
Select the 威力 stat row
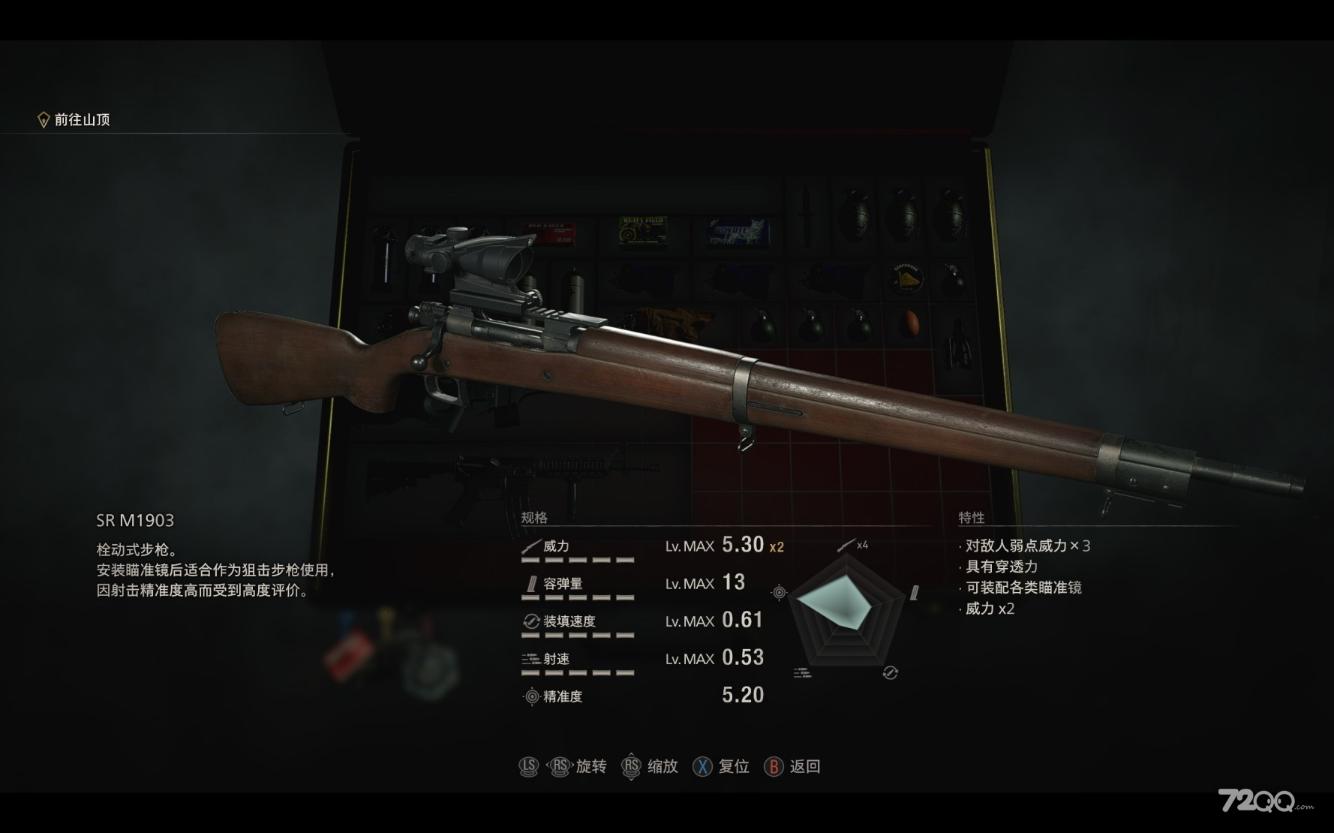click(x=640, y=546)
